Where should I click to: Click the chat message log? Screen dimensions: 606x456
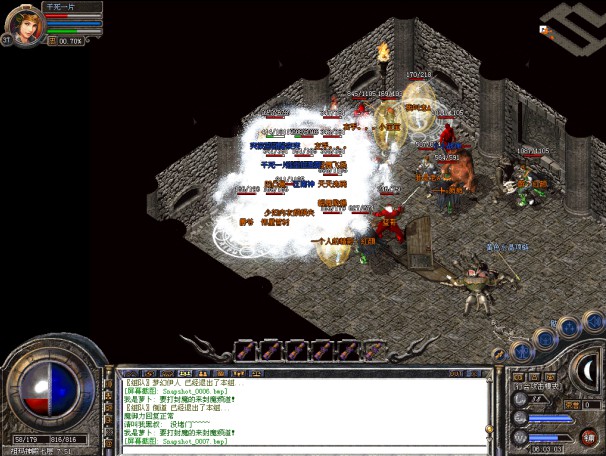point(300,410)
